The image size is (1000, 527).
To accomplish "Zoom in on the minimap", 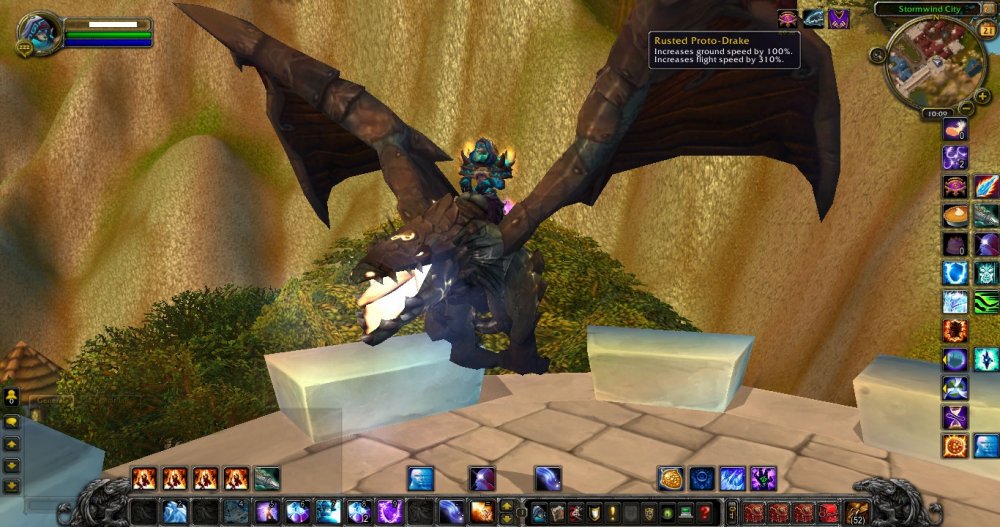I will (984, 96).
